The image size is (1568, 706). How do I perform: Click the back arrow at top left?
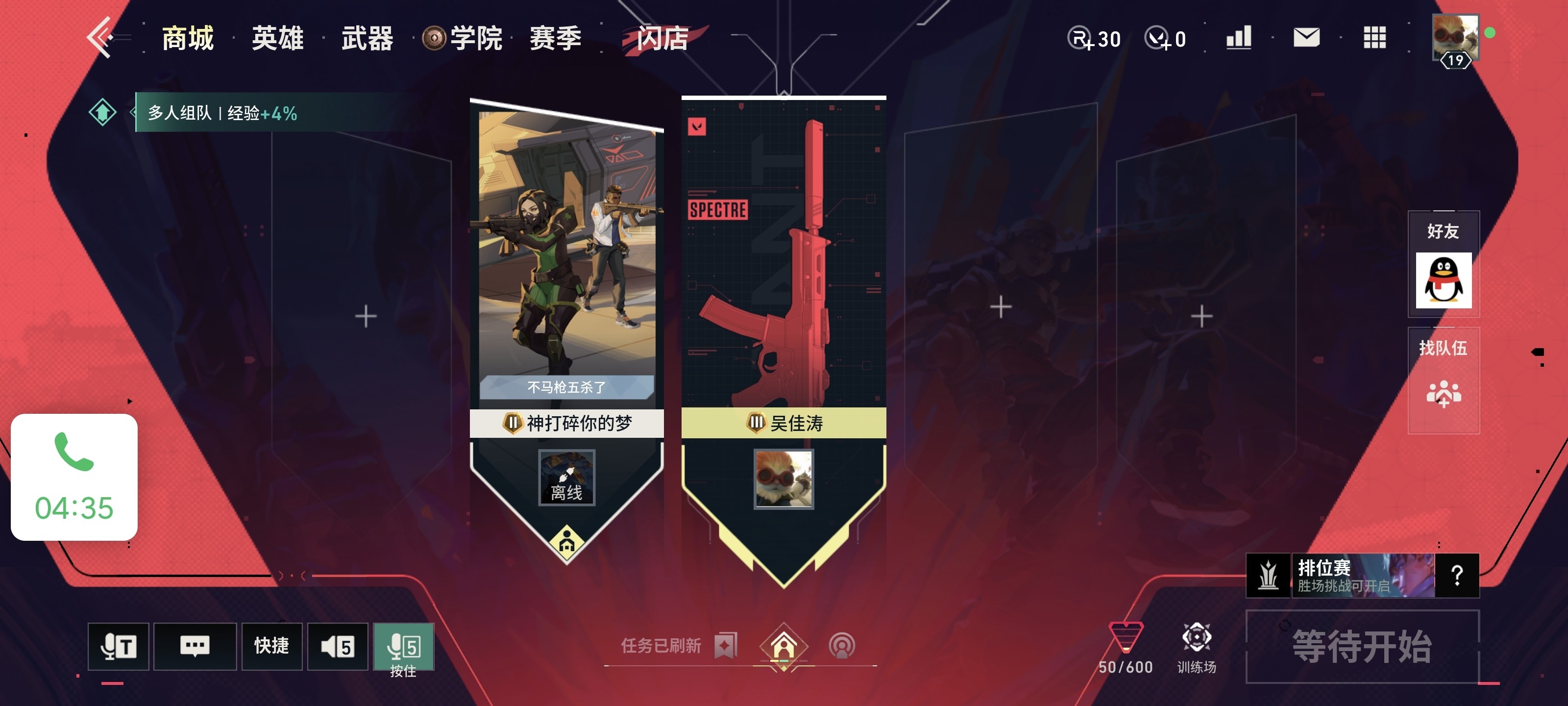pyautogui.click(x=103, y=38)
